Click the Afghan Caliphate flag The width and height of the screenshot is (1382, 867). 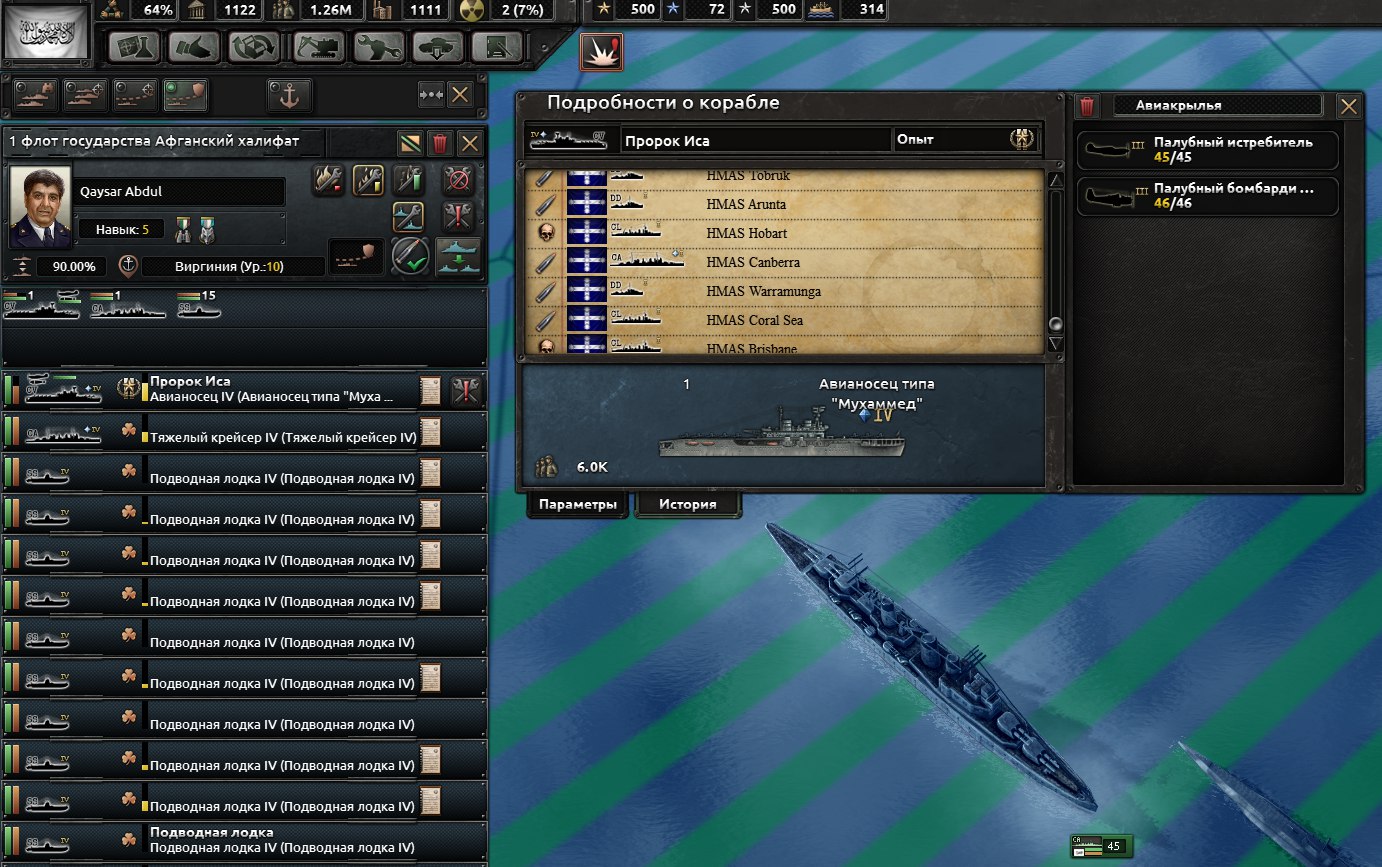[47, 35]
